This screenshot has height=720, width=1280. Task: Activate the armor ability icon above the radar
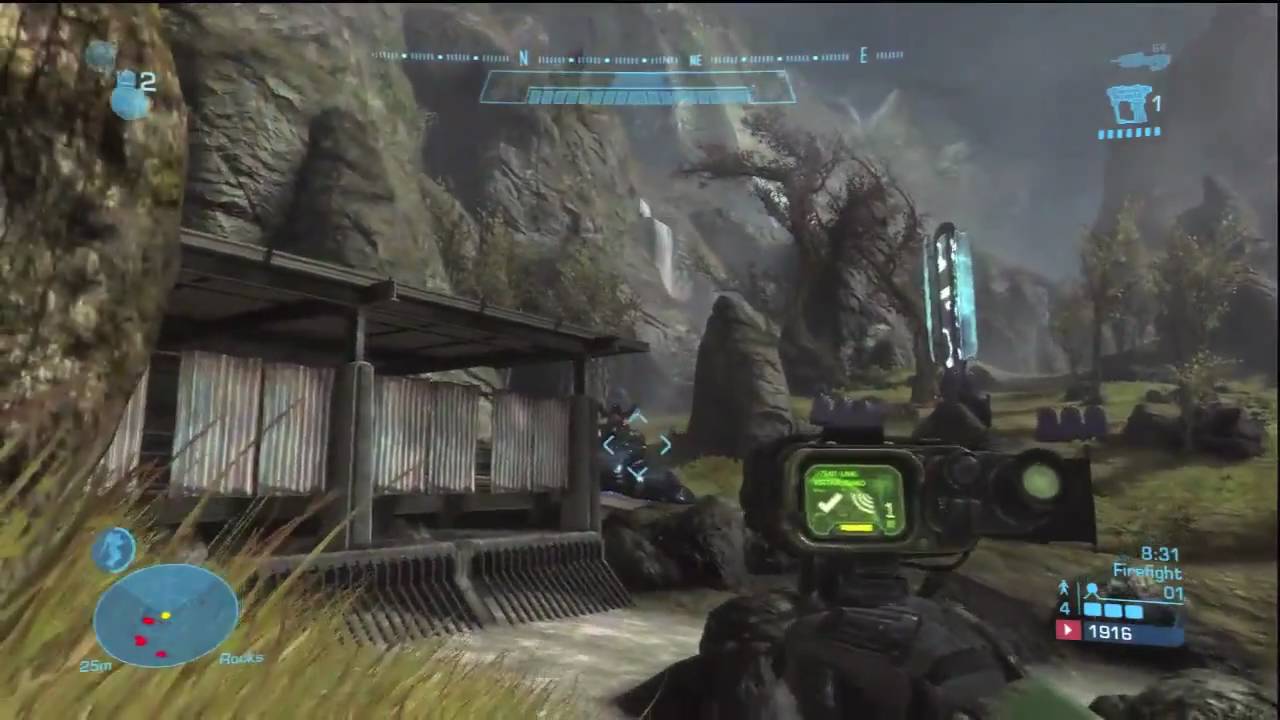point(114,549)
